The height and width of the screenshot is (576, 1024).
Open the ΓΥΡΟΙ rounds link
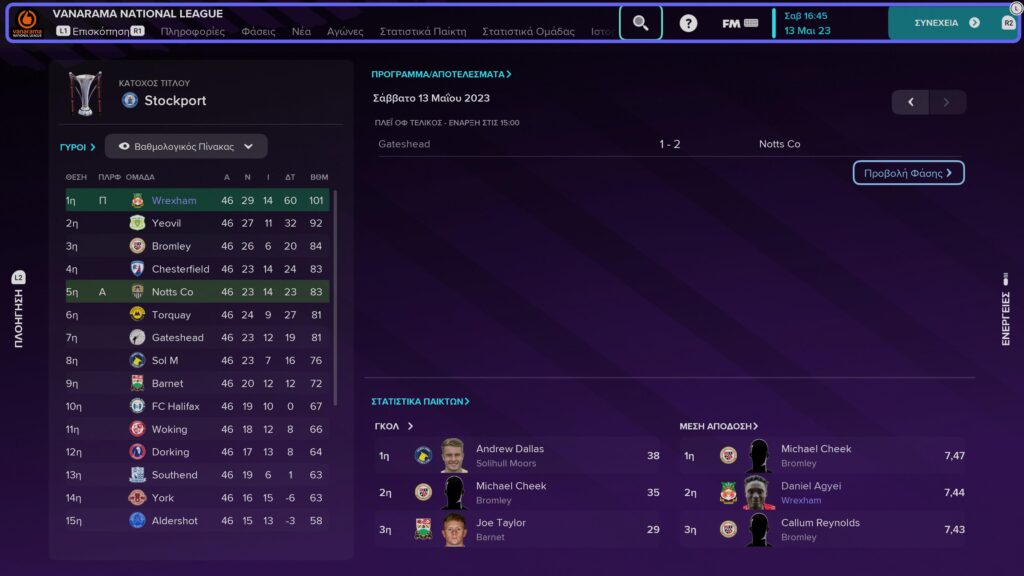[x=77, y=147]
